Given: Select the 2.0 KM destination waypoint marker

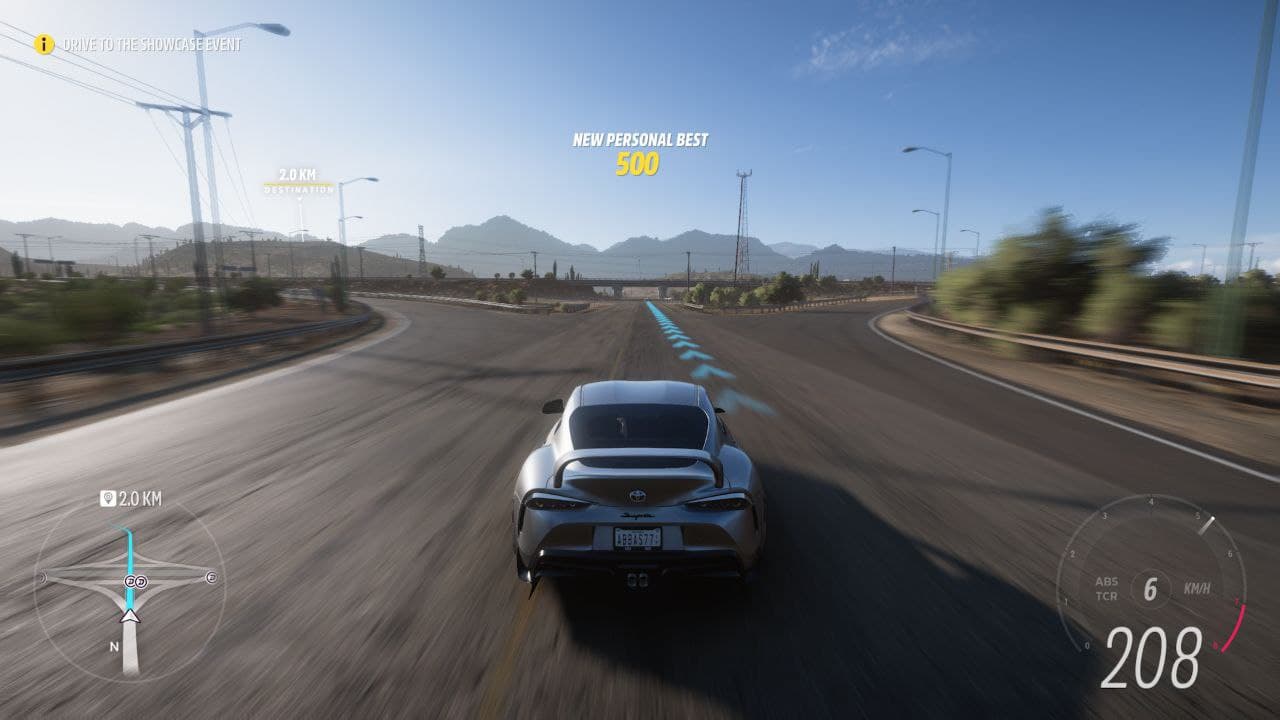Looking at the screenshot, I should coord(298,181).
